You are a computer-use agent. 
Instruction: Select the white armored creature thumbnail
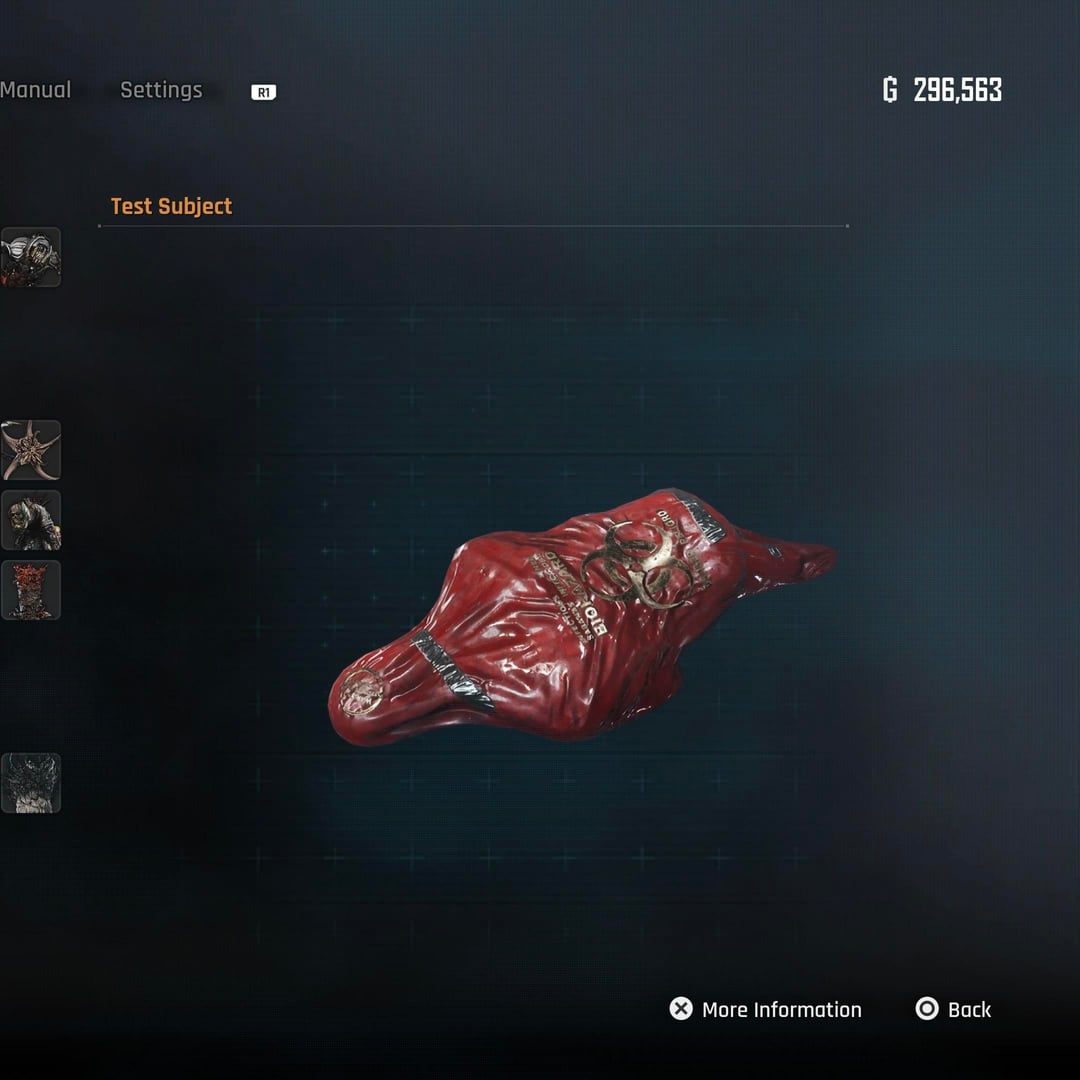(31, 257)
